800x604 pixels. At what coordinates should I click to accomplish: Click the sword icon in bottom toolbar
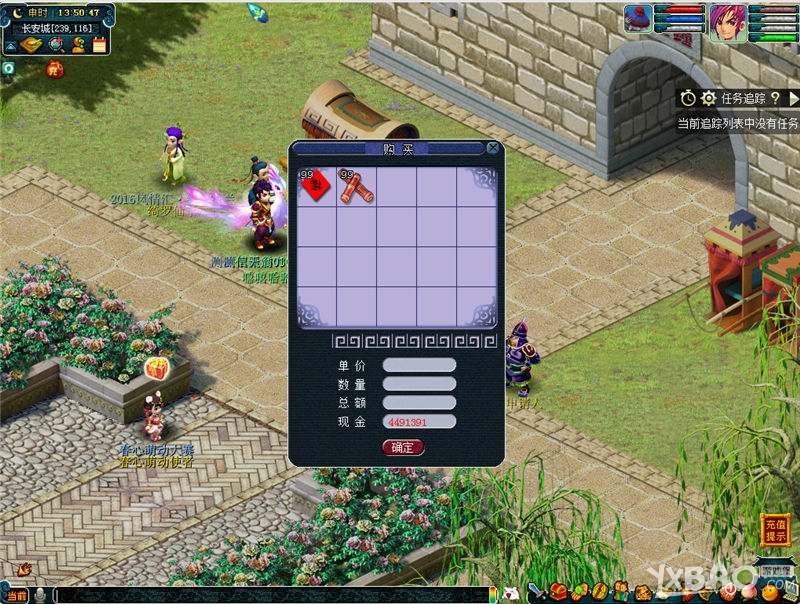535,592
